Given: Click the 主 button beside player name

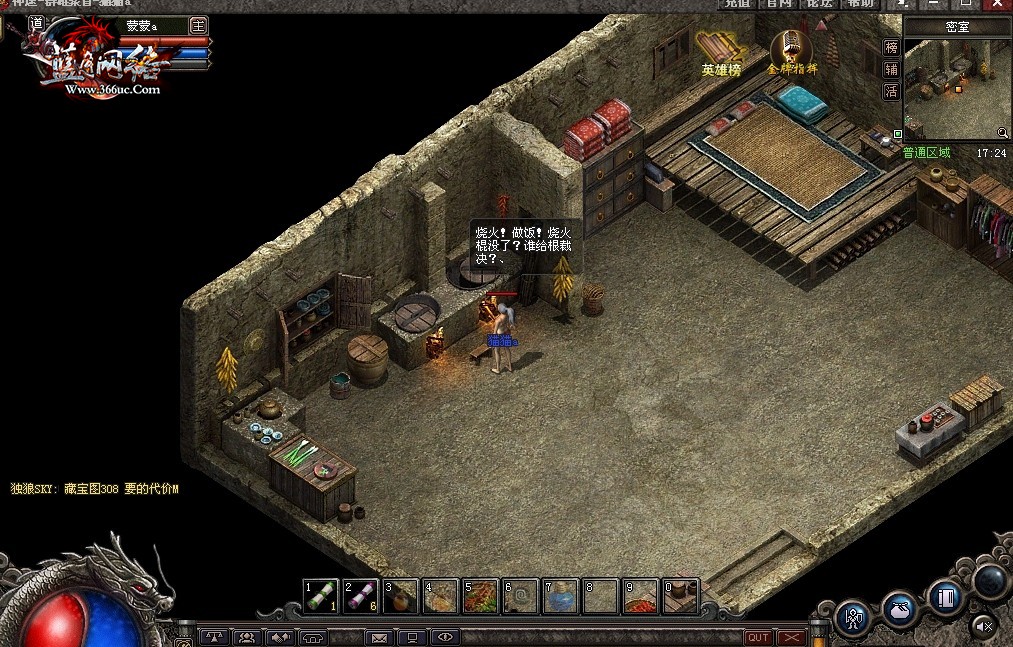Looking at the screenshot, I should coord(199,25).
